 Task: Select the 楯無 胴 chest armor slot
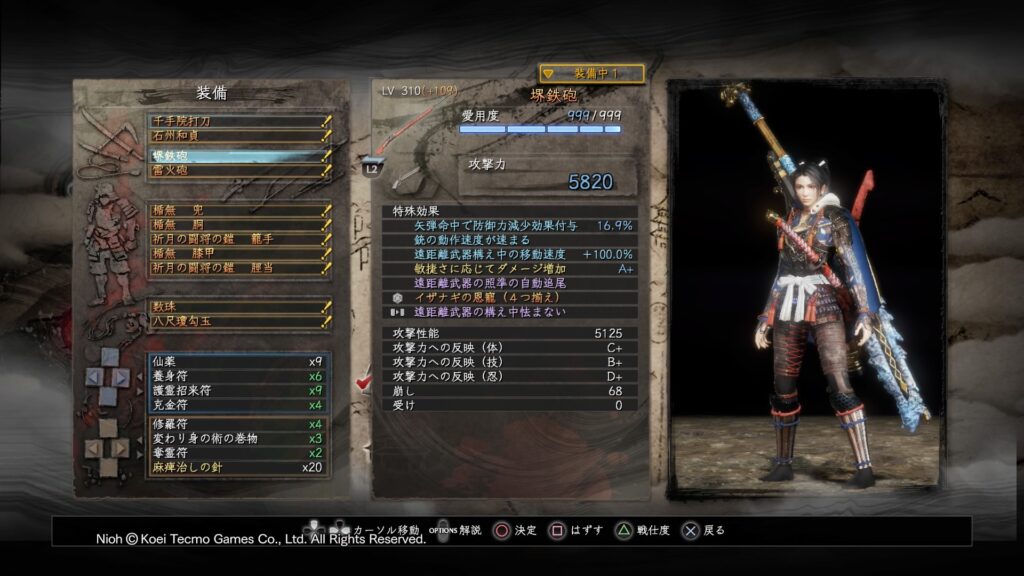coord(238,225)
